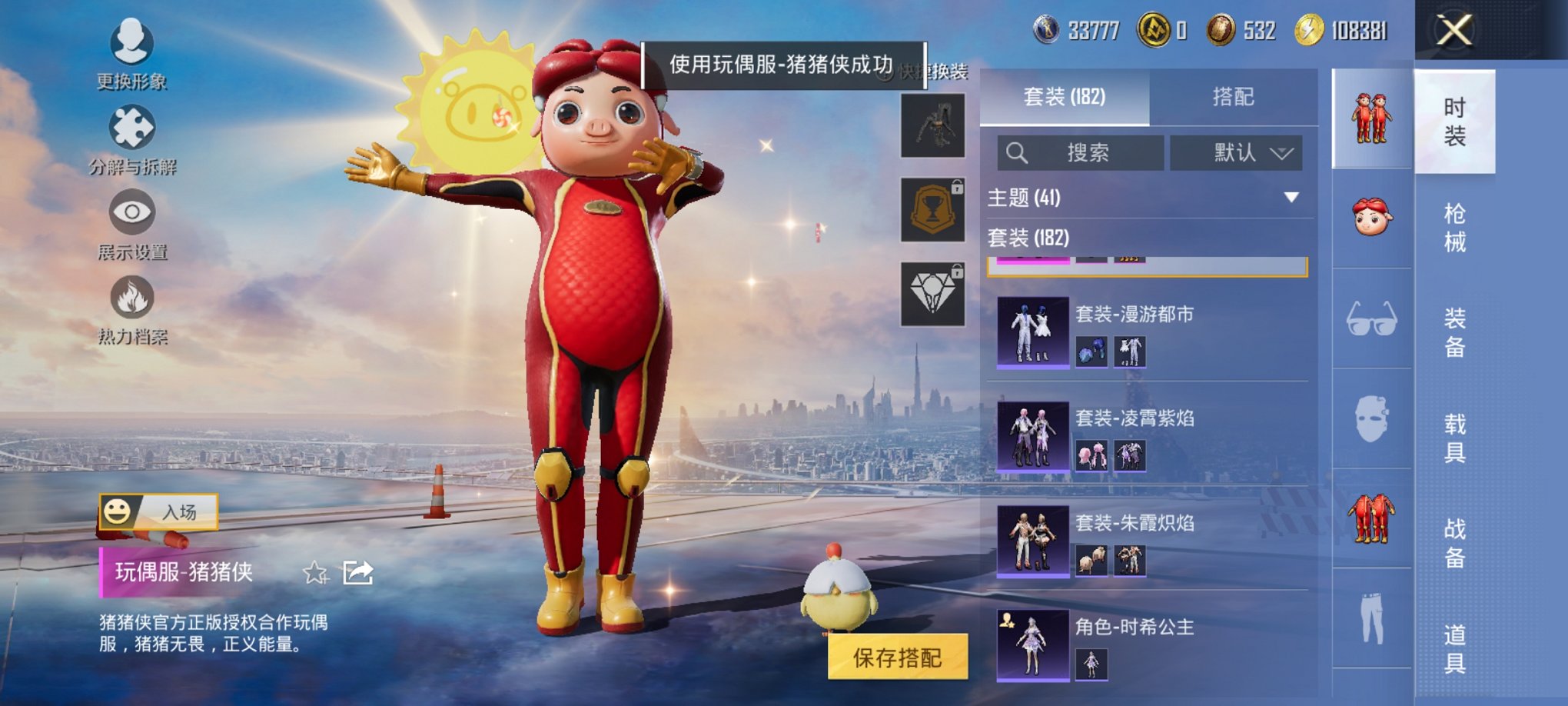
Task: Open the 默认 sorting dropdown
Action: click(1237, 152)
